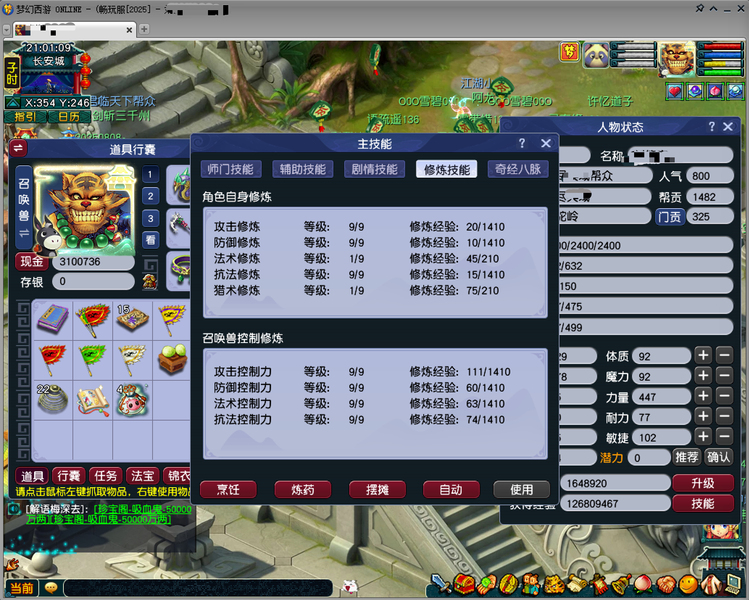Click the 烹饪 button
The height and width of the screenshot is (600, 749).
tap(228, 489)
